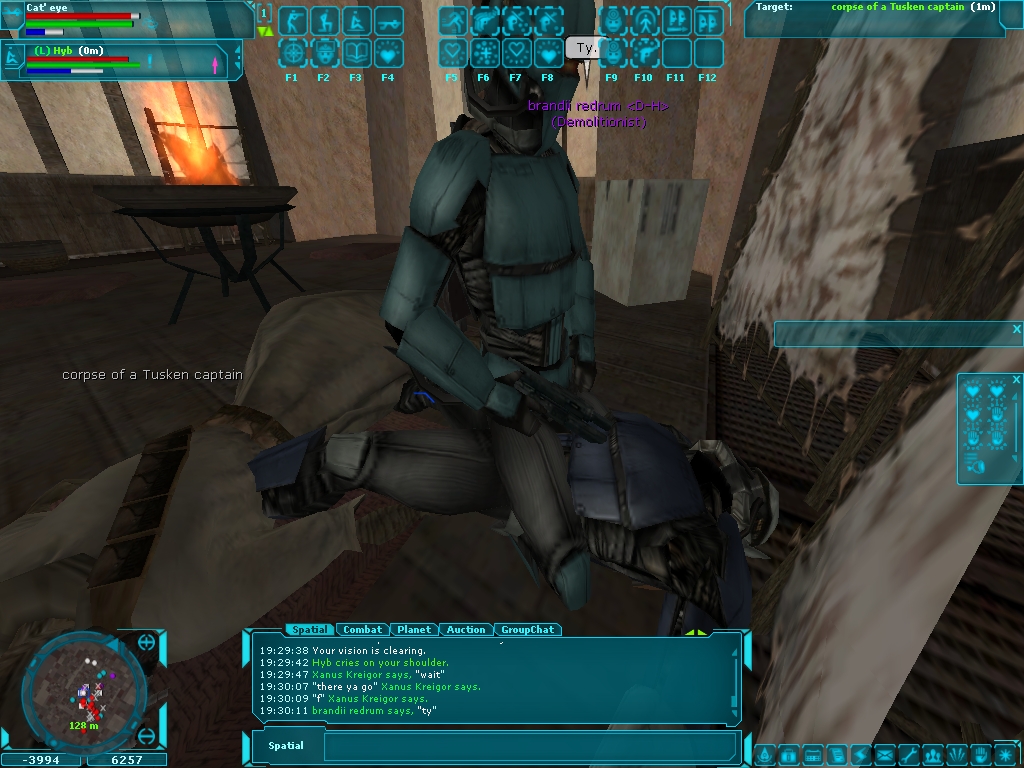Activate the F1 standing shooter toolbar ability

point(292,21)
